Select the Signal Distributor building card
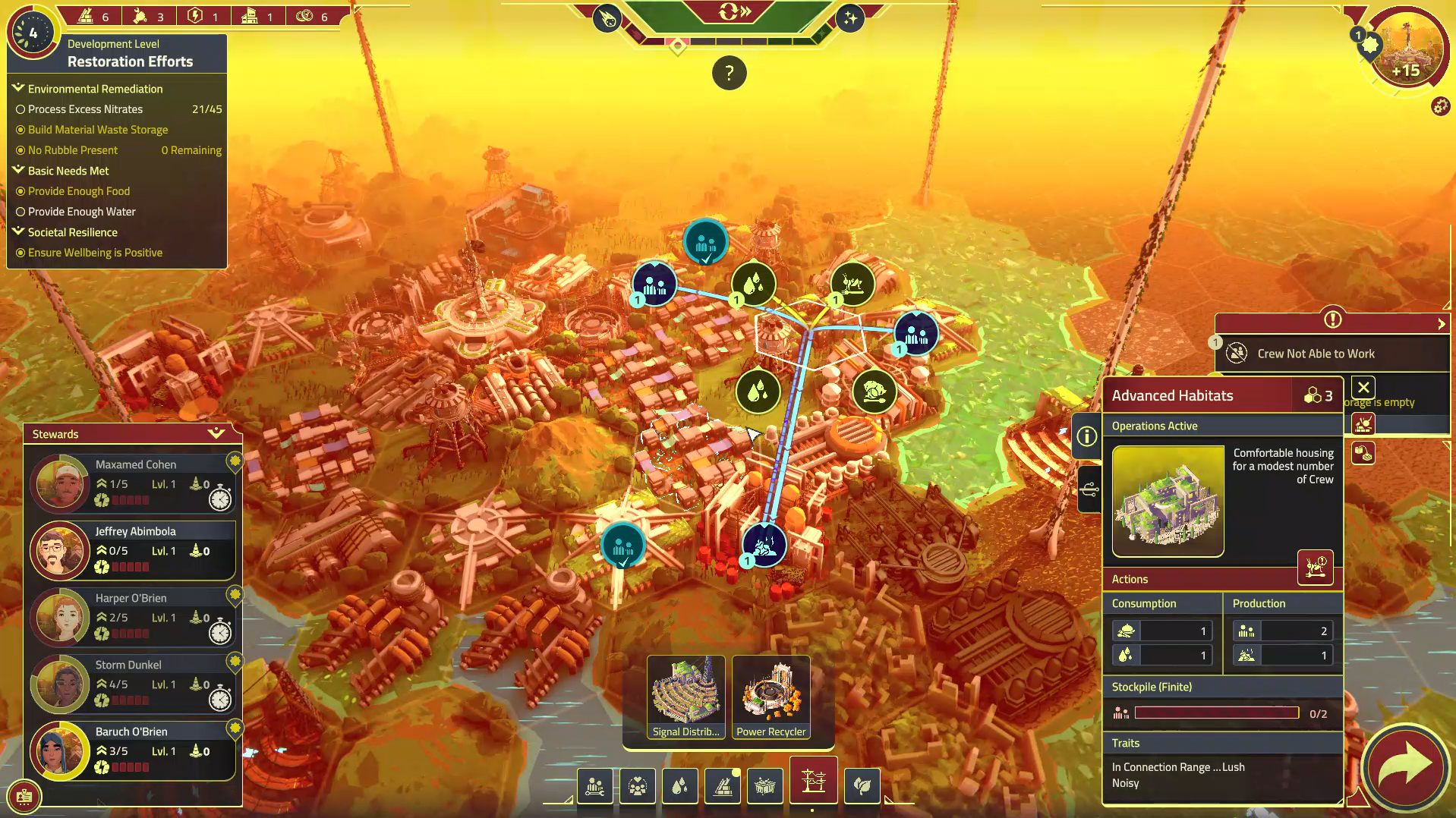The width and height of the screenshot is (1456, 818). [685, 697]
